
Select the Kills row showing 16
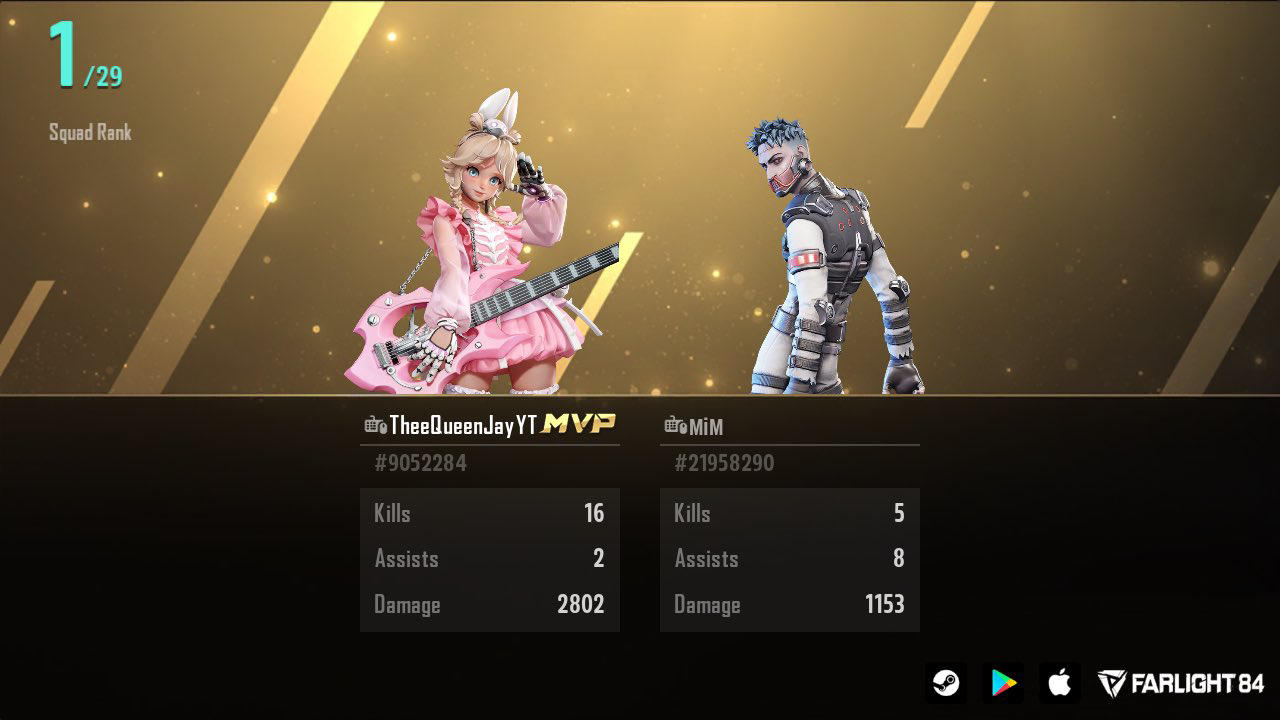[x=489, y=513]
